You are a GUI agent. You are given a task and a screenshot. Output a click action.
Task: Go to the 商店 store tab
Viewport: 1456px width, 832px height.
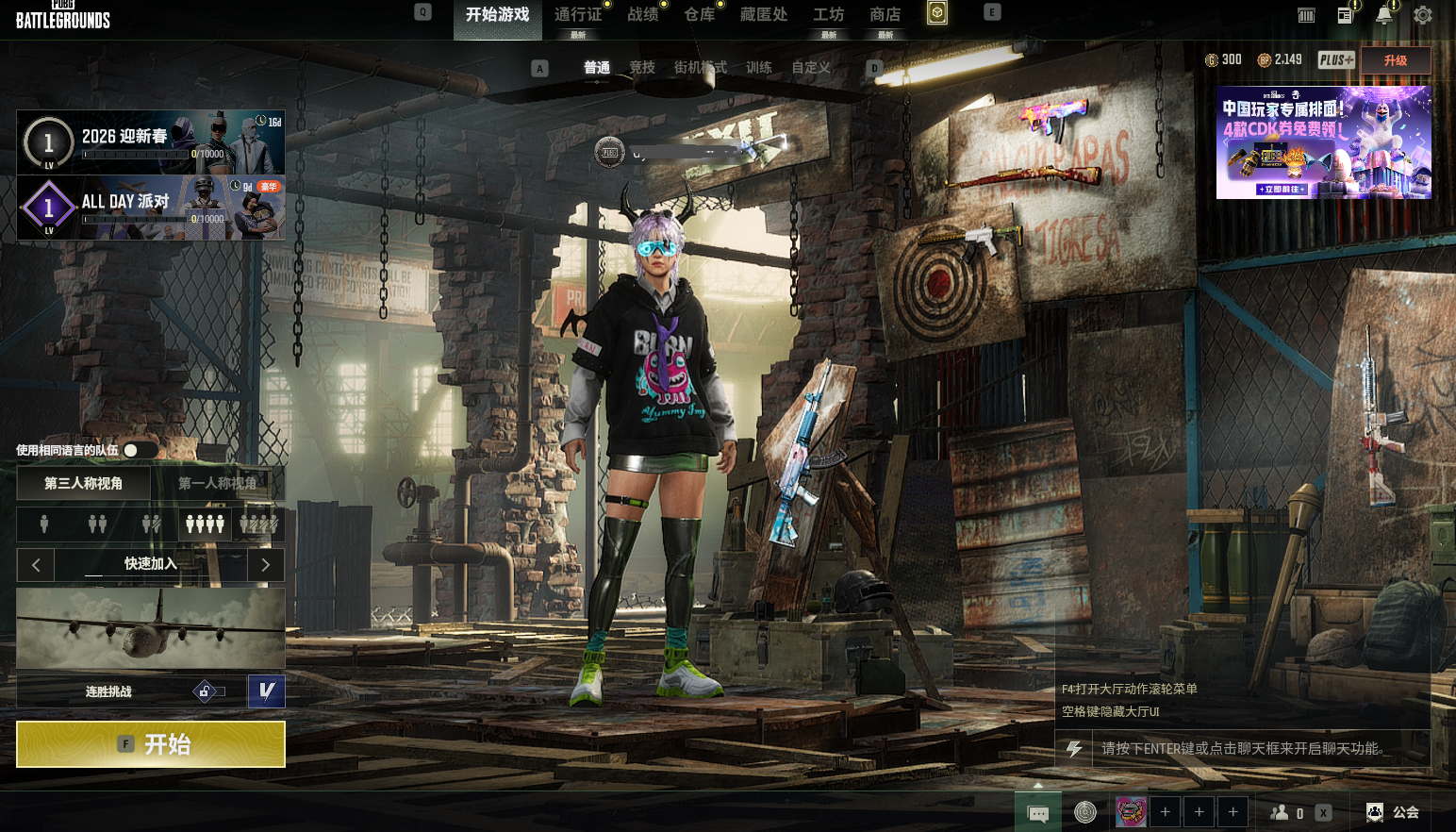pyautogui.click(x=885, y=15)
